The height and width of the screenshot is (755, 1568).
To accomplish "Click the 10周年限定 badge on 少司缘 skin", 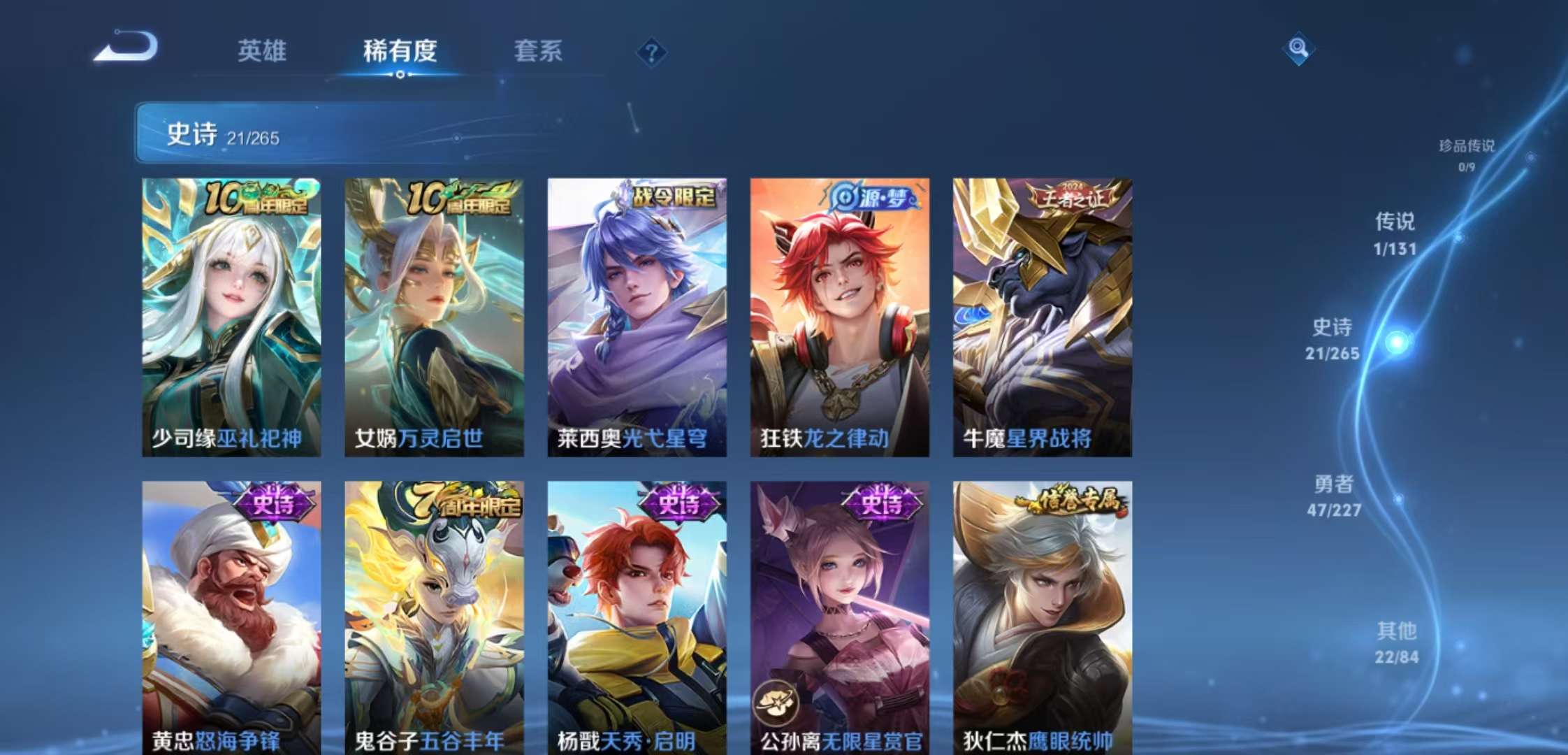I will click(x=256, y=198).
